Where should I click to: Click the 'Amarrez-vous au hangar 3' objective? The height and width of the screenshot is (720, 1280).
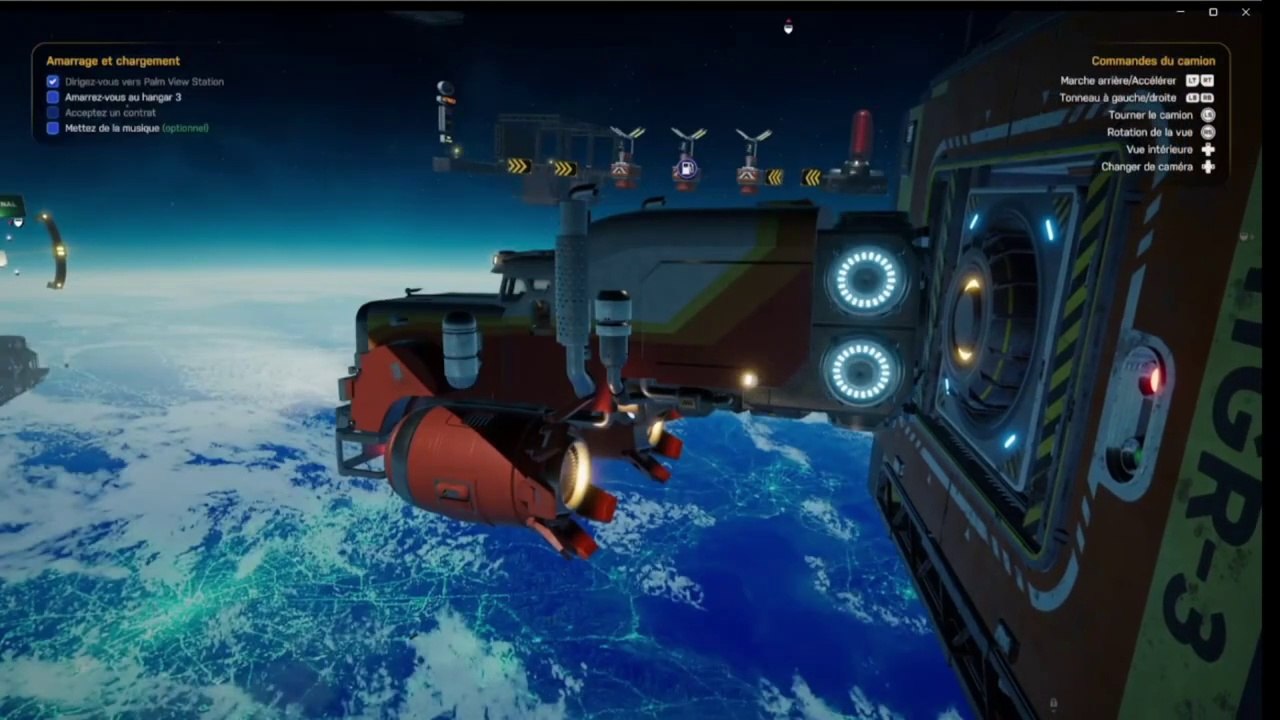122,97
